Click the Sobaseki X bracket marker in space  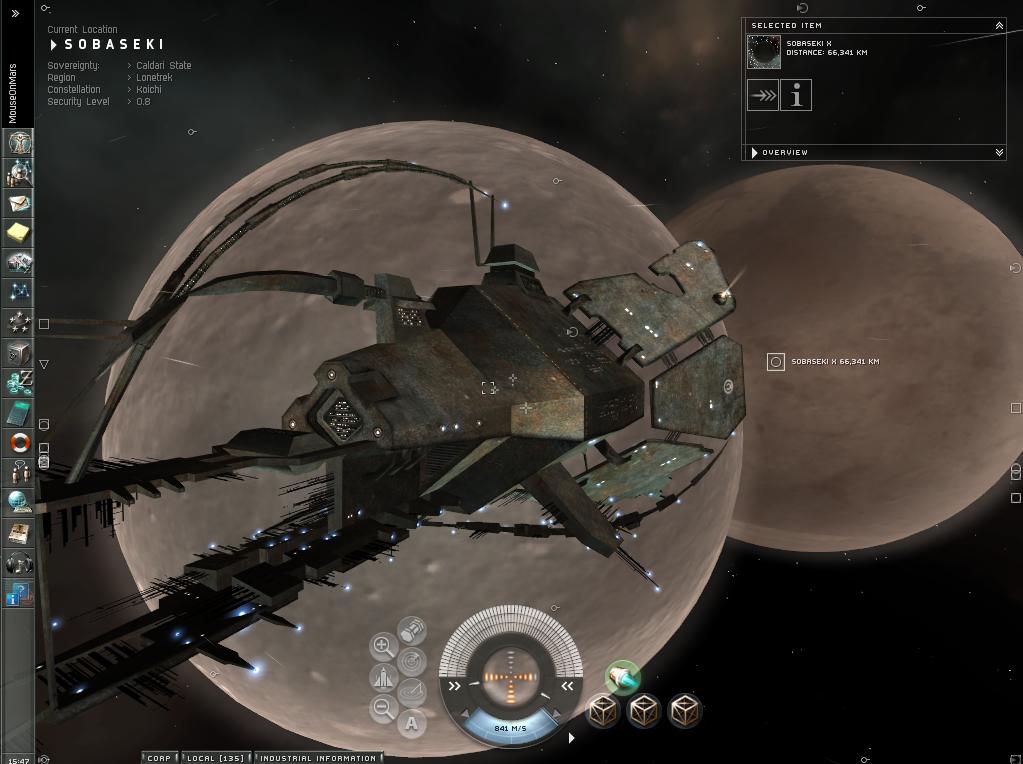tap(775, 362)
